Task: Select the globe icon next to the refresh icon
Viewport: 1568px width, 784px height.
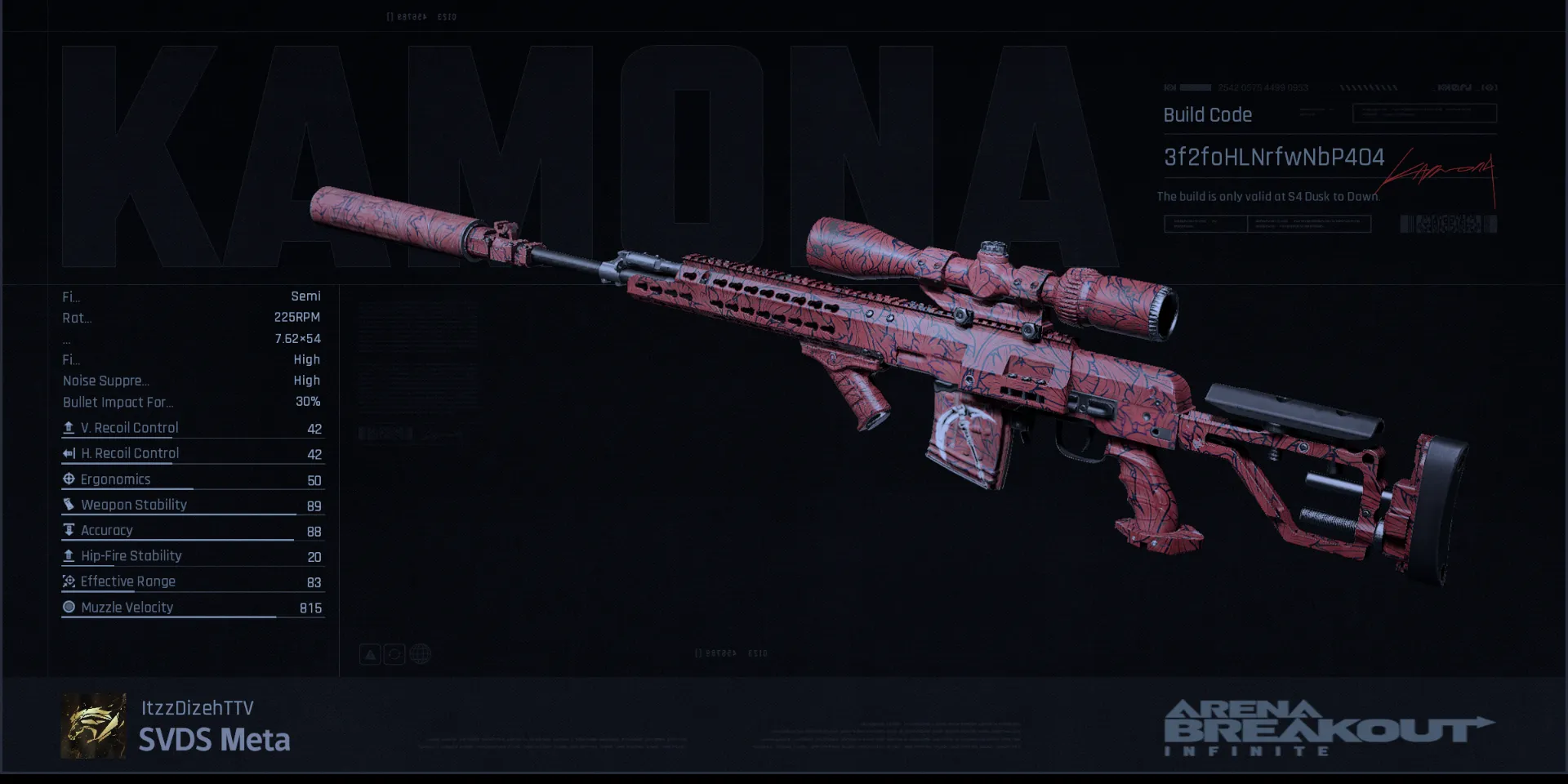Action: point(420,653)
